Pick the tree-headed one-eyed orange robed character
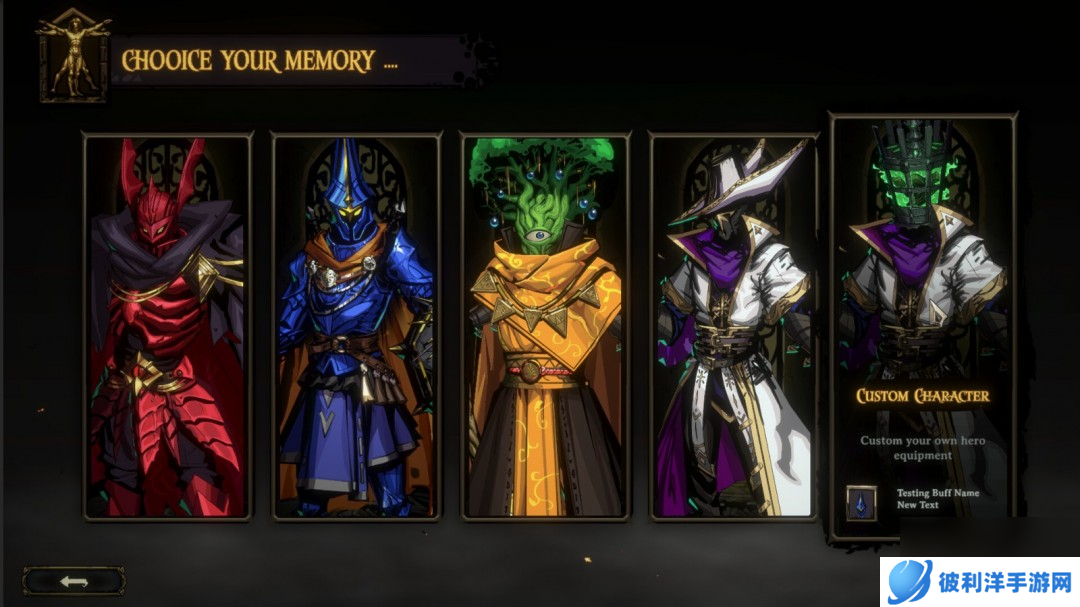The width and height of the screenshot is (1080, 607). [x=545, y=327]
